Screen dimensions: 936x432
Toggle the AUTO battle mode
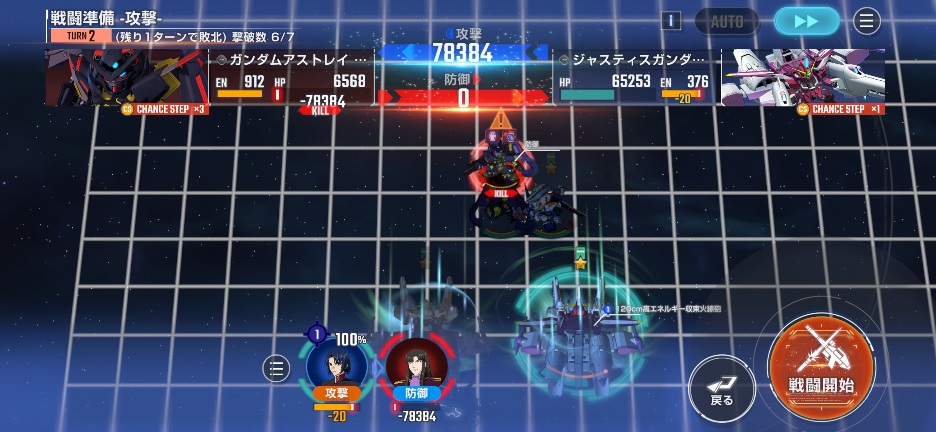[x=727, y=21]
